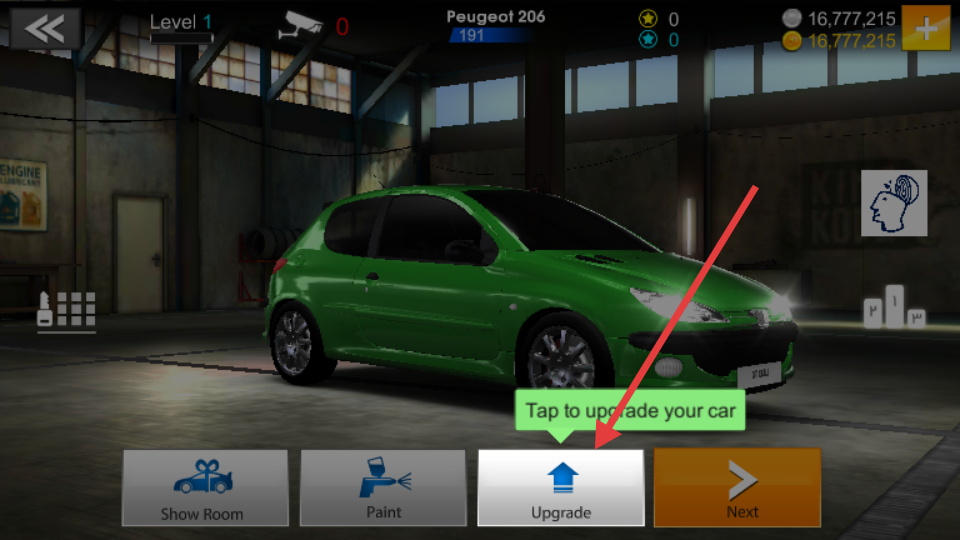Tap Upgrade to improve your car

(560, 488)
